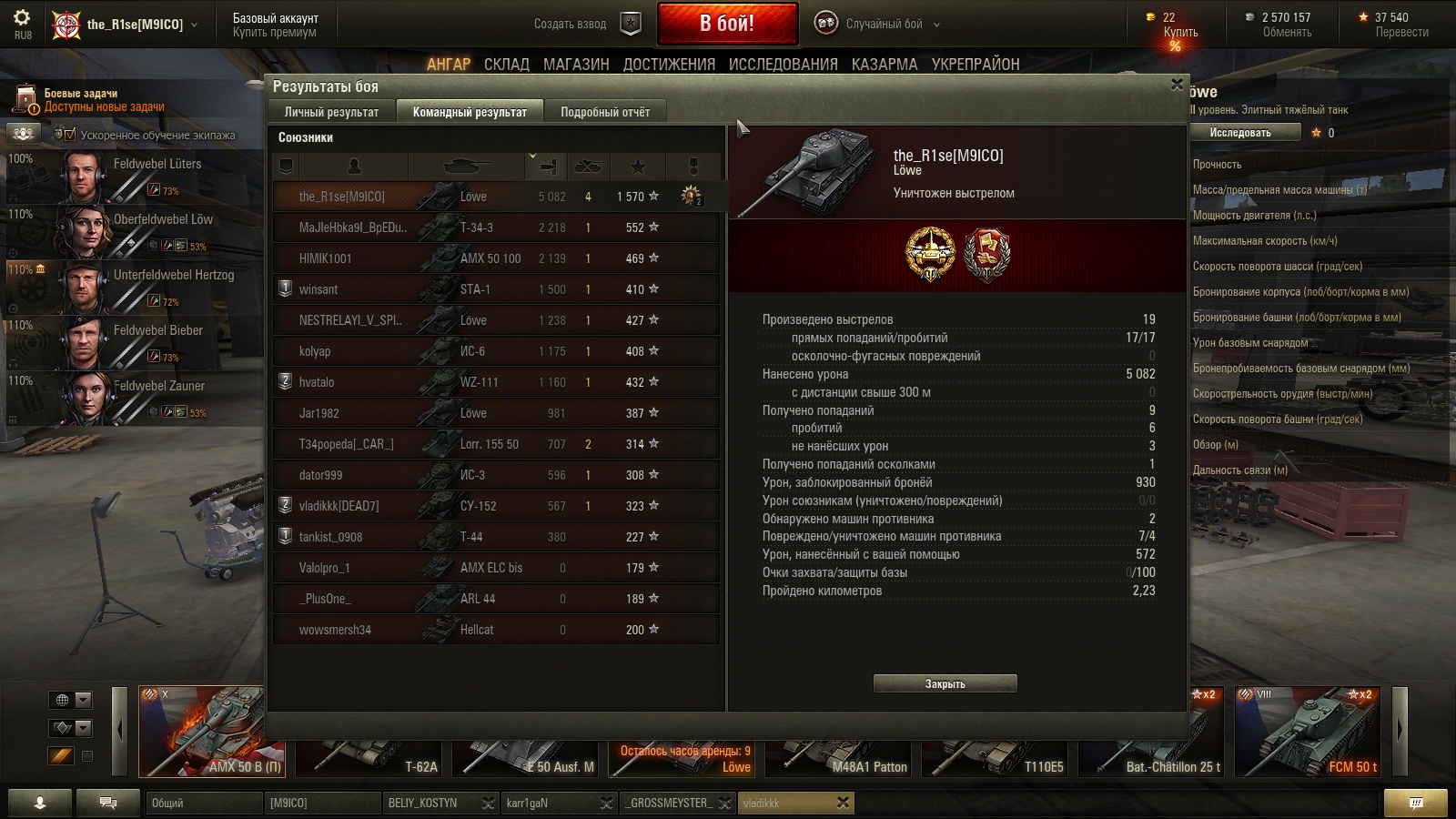Select the T34popeda Lorr. 155 50 row

pyautogui.click(x=496, y=444)
